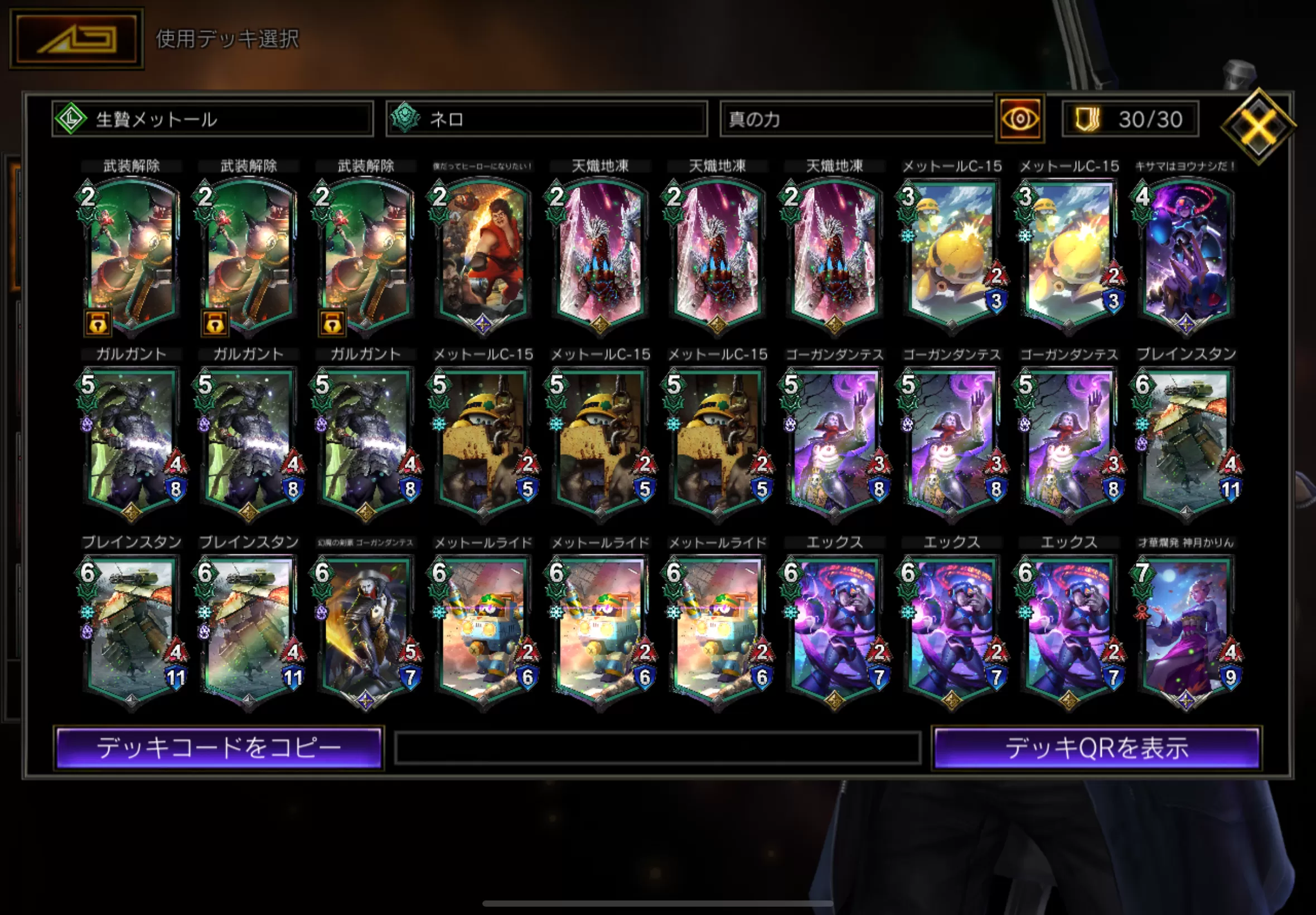Close the deck view with the X
Viewport: 1316px width, 915px height.
[x=1257, y=126]
